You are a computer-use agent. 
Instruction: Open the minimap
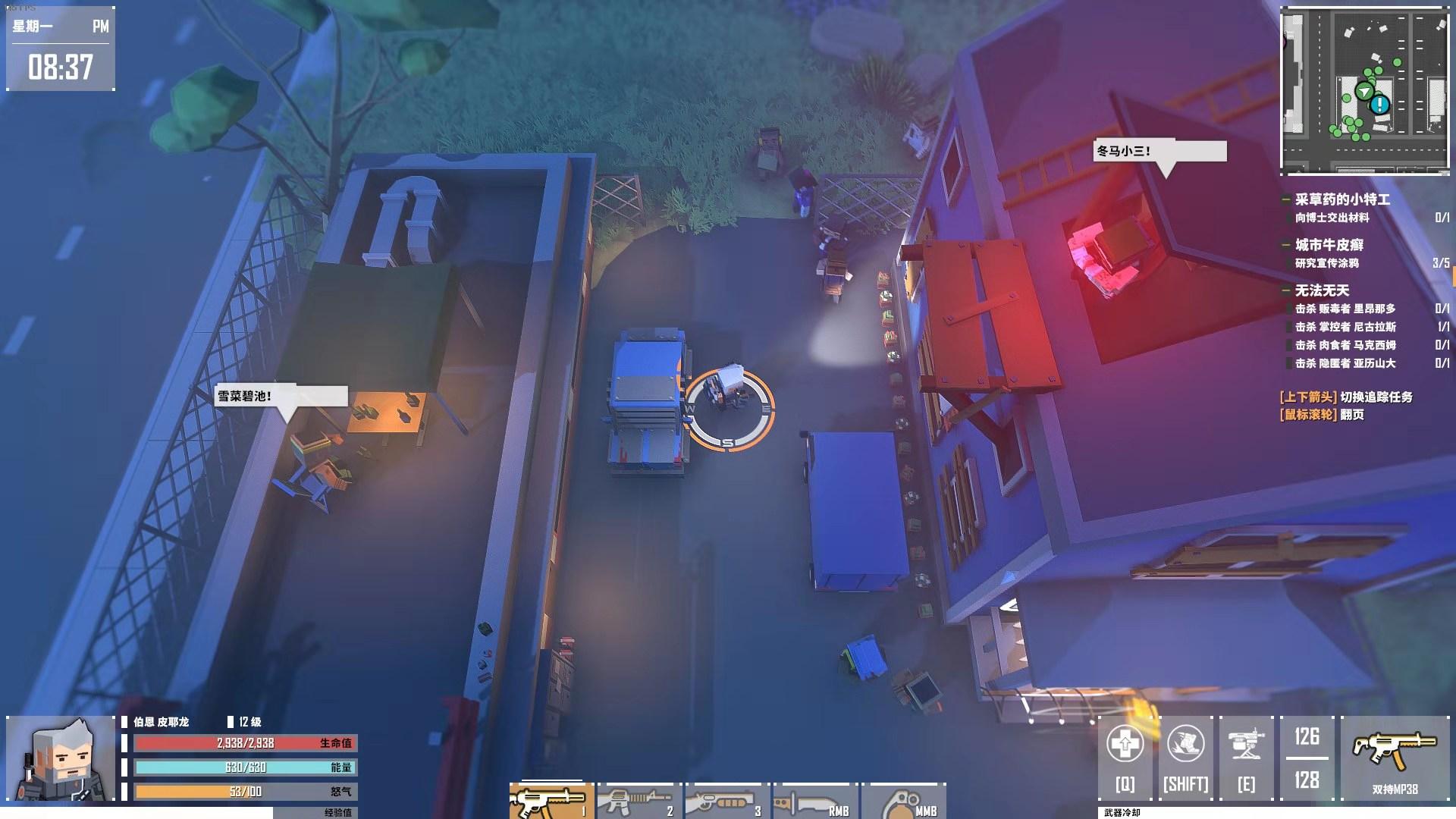1364,91
